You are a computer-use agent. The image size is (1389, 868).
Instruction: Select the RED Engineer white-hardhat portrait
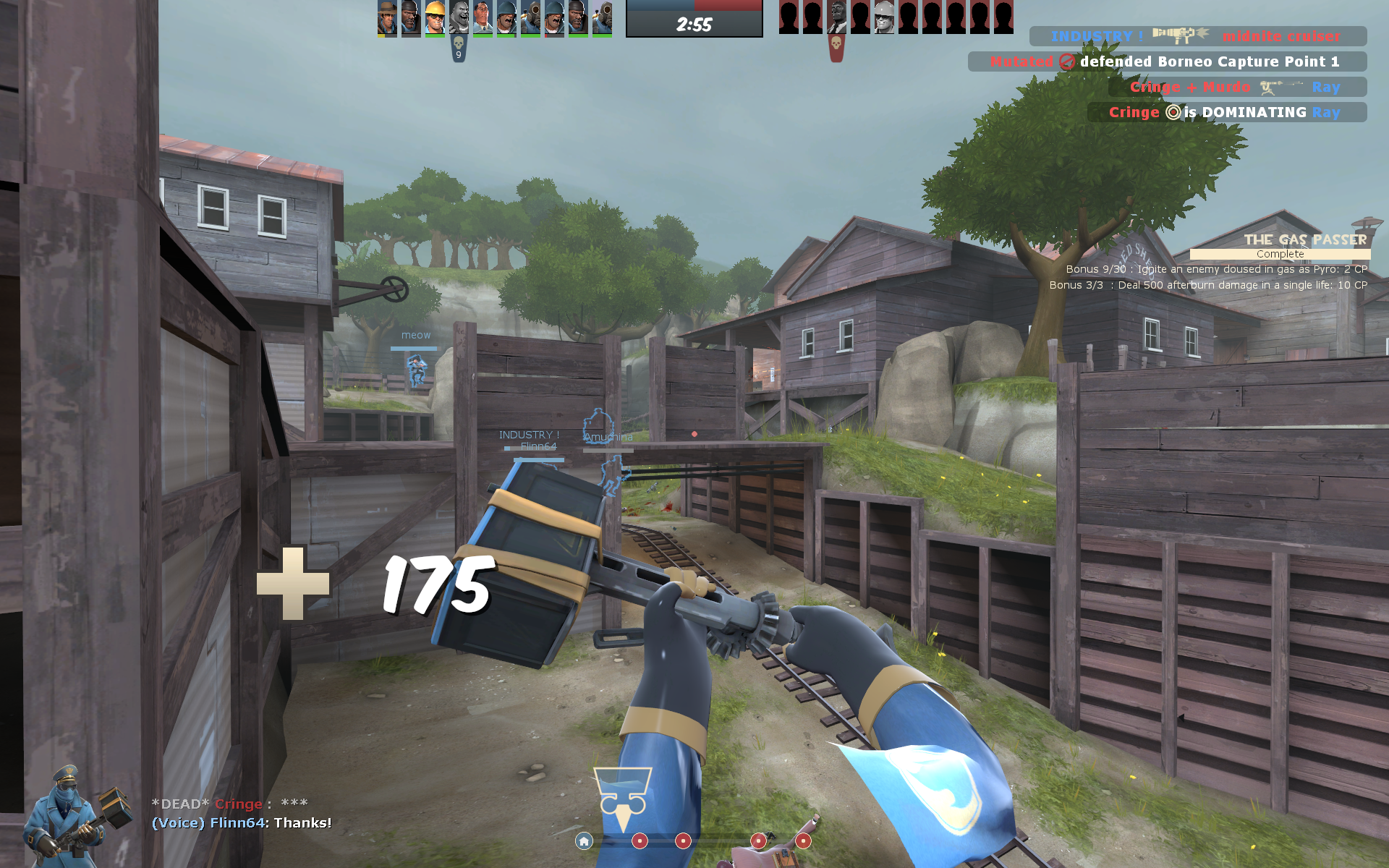884,17
